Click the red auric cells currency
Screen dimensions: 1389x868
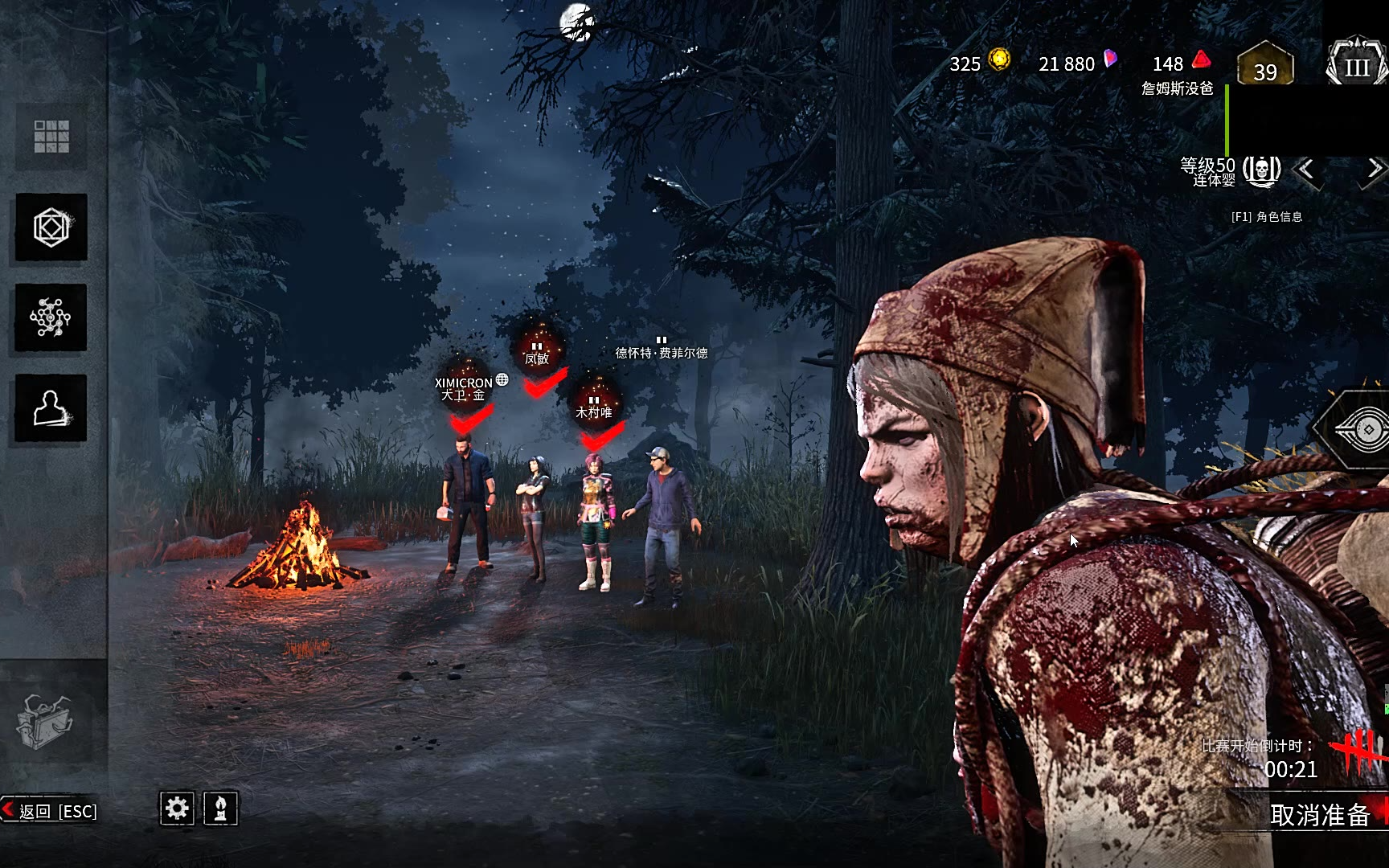coord(1201,60)
